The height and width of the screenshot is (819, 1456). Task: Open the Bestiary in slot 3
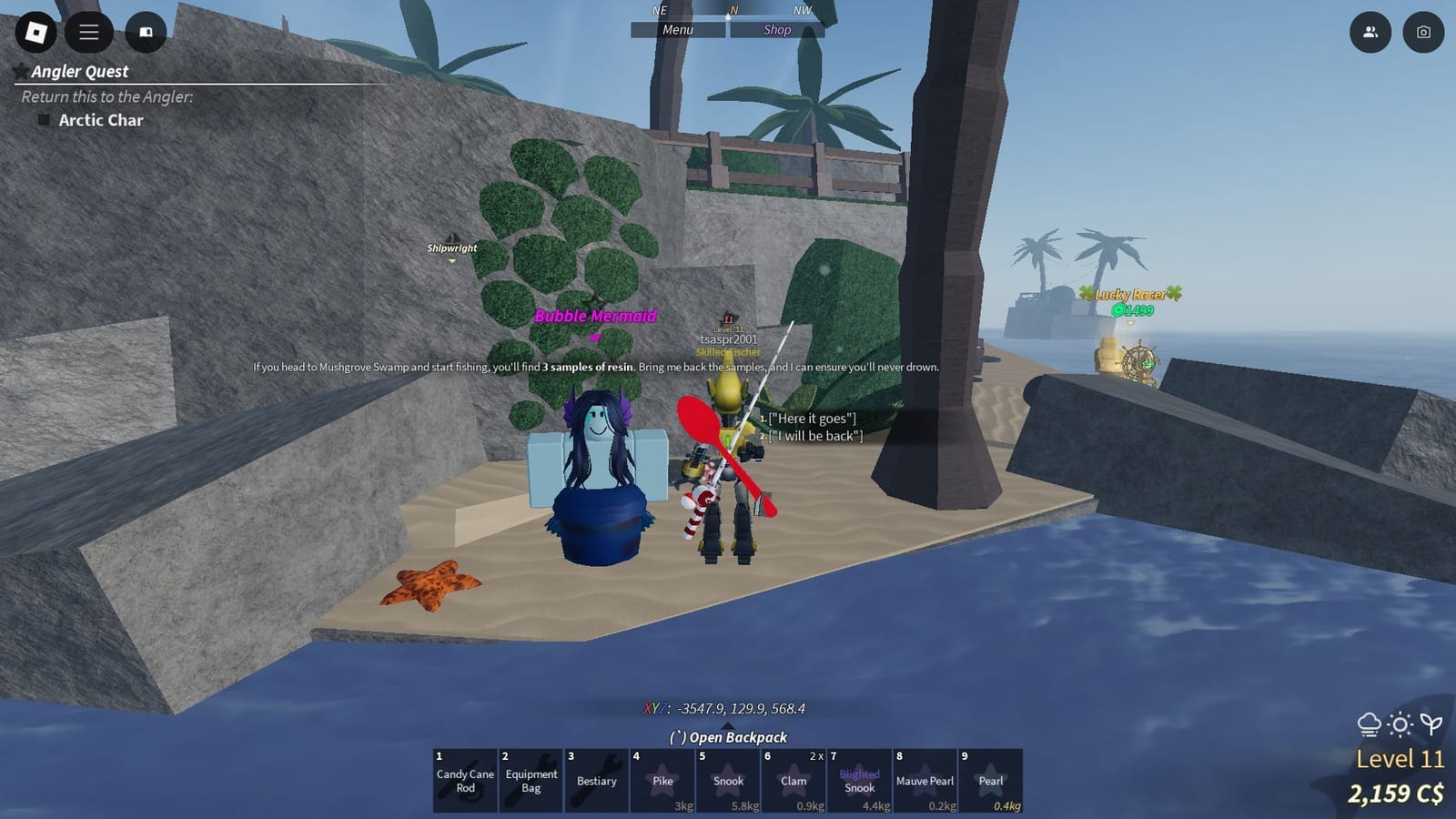(597, 781)
